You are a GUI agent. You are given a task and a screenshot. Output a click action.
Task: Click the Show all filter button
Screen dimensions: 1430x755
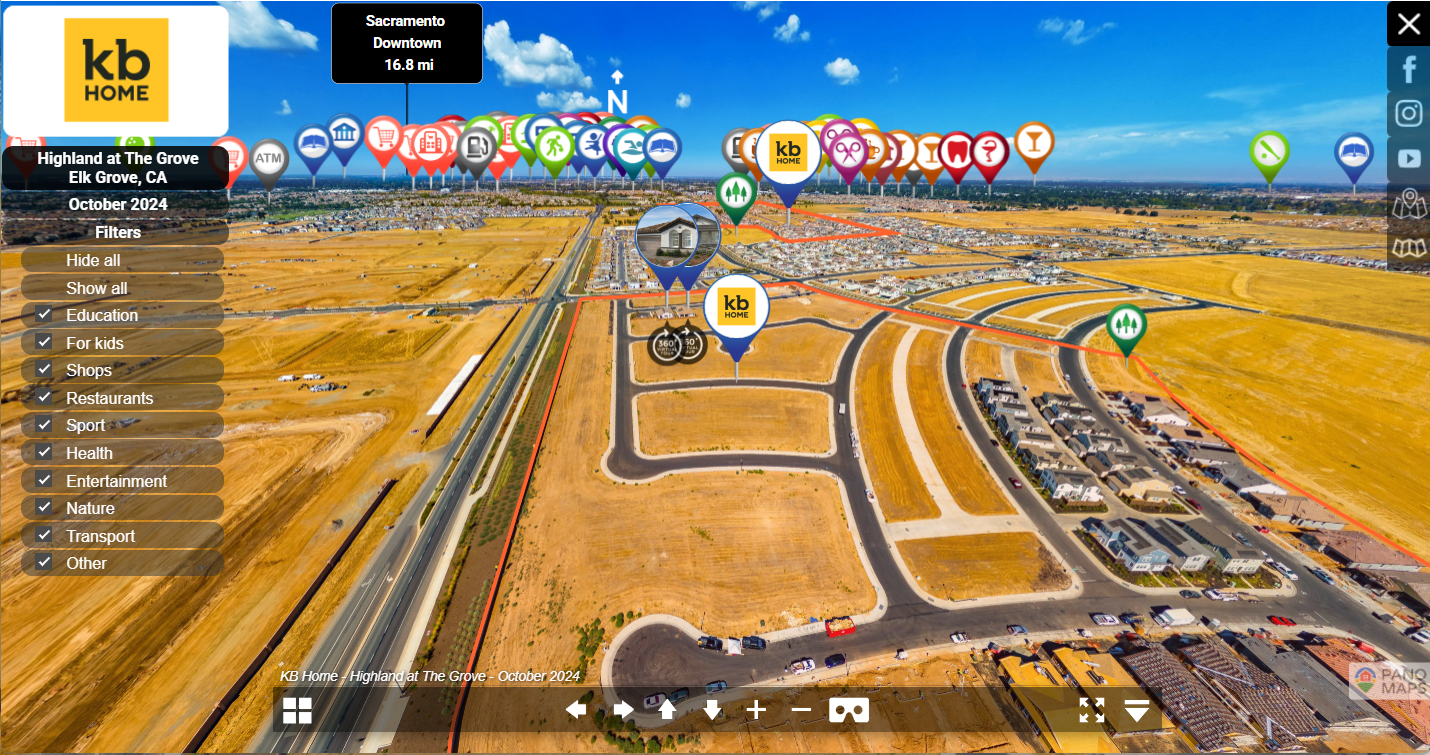click(x=96, y=288)
